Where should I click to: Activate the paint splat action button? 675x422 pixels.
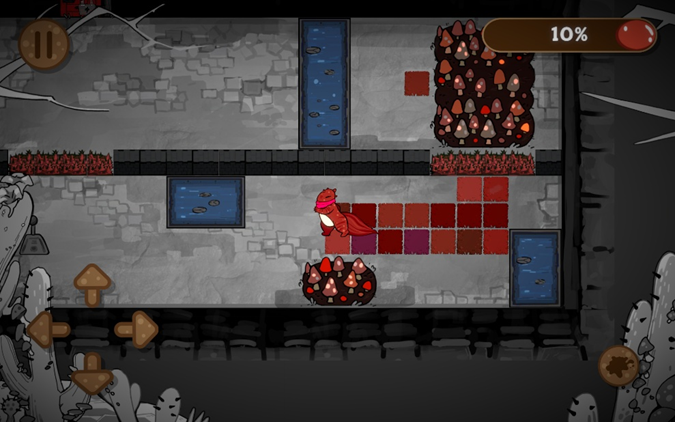[619, 366]
